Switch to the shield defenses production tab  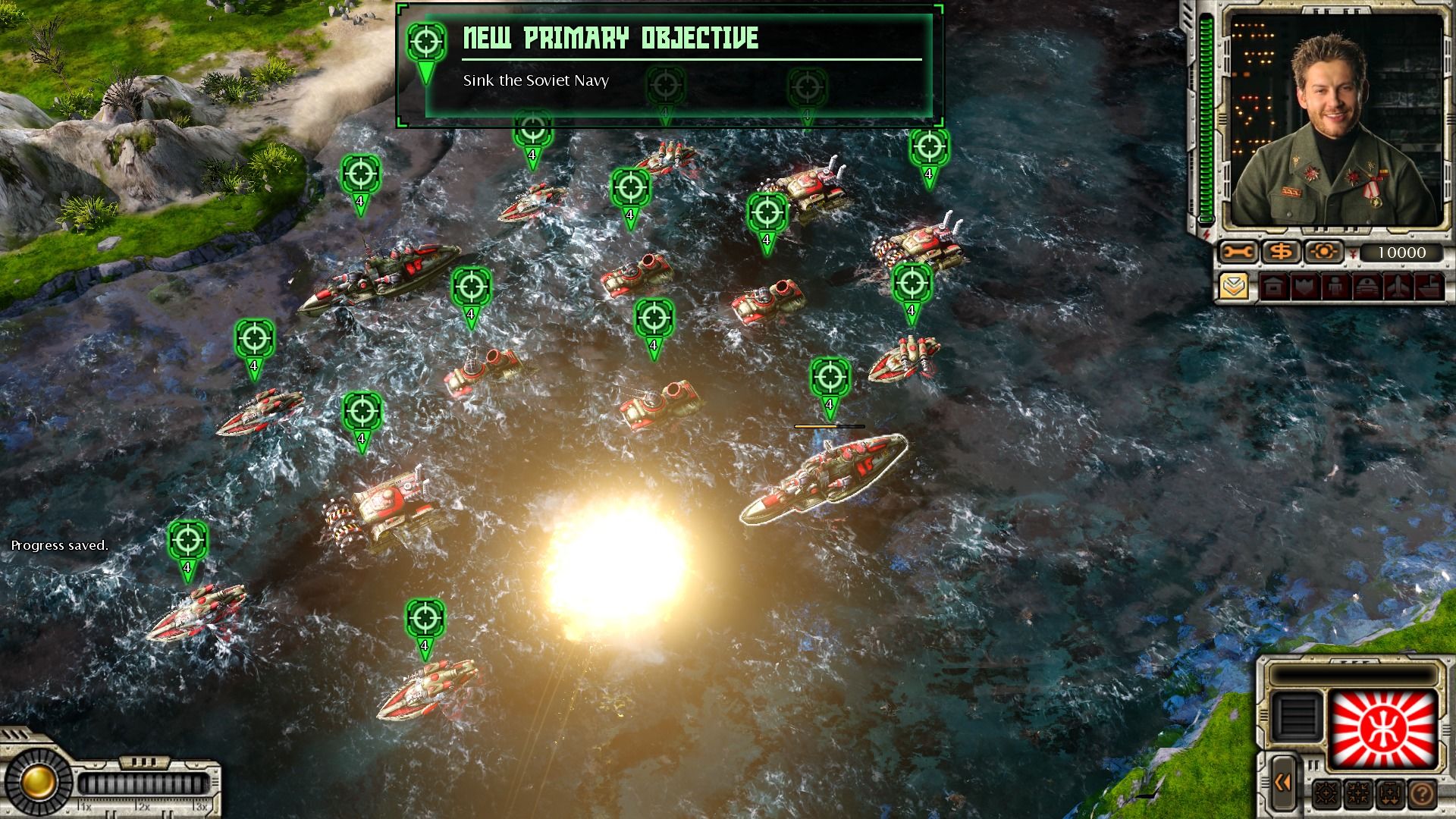point(1305,287)
